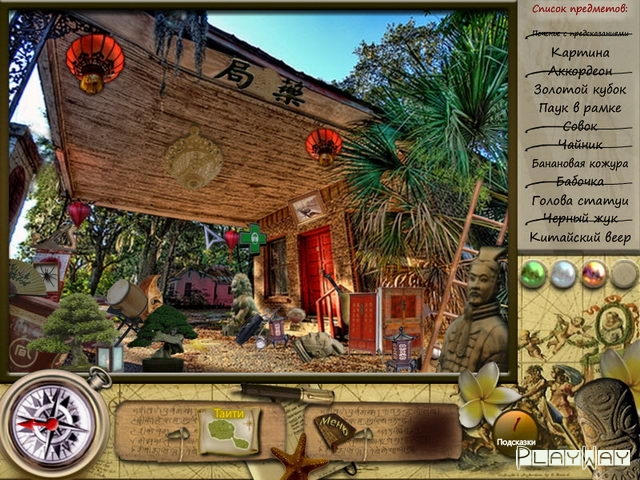Use the Подсказки hint button
This screenshot has width=640, height=480.
(515, 428)
